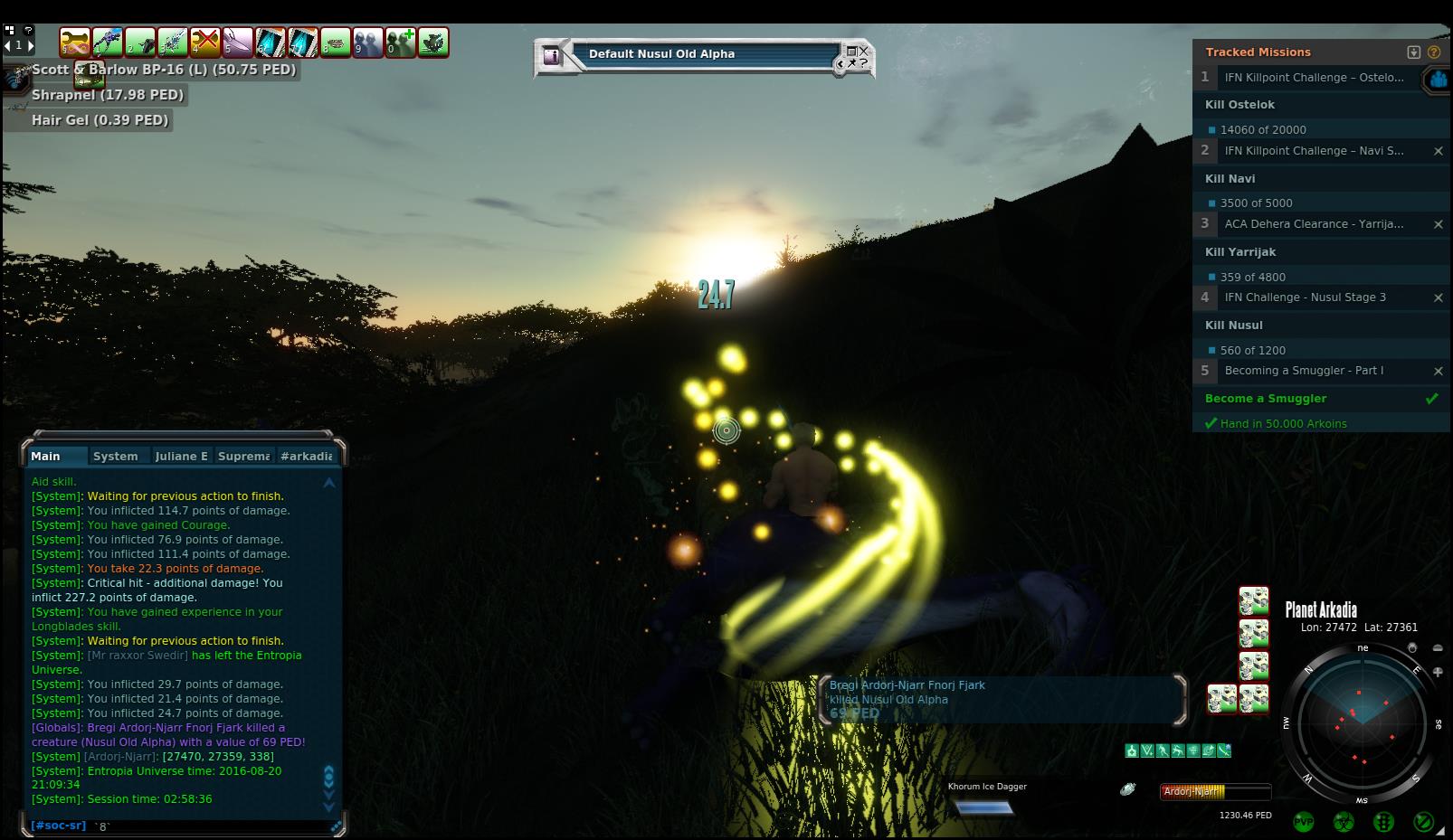
Task: Toggle the PVP status button
Action: tap(1304, 822)
